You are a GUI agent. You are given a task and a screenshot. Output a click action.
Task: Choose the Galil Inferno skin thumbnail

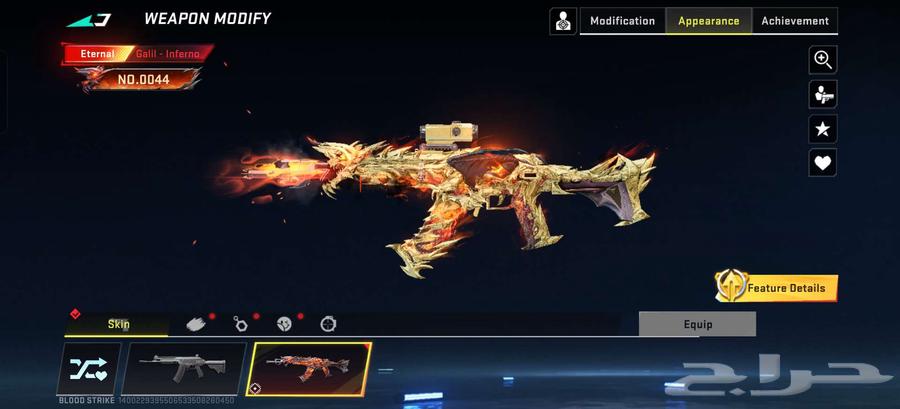pyautogui.click(x=309, y=369)
